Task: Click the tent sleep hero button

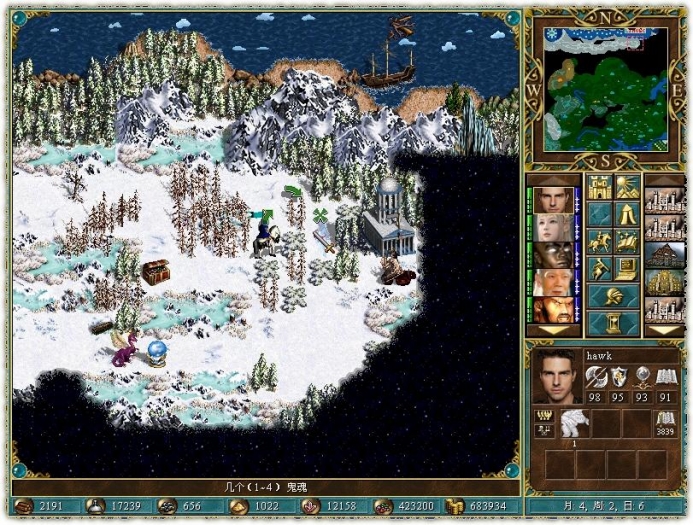Action: (x=627, y=214)
